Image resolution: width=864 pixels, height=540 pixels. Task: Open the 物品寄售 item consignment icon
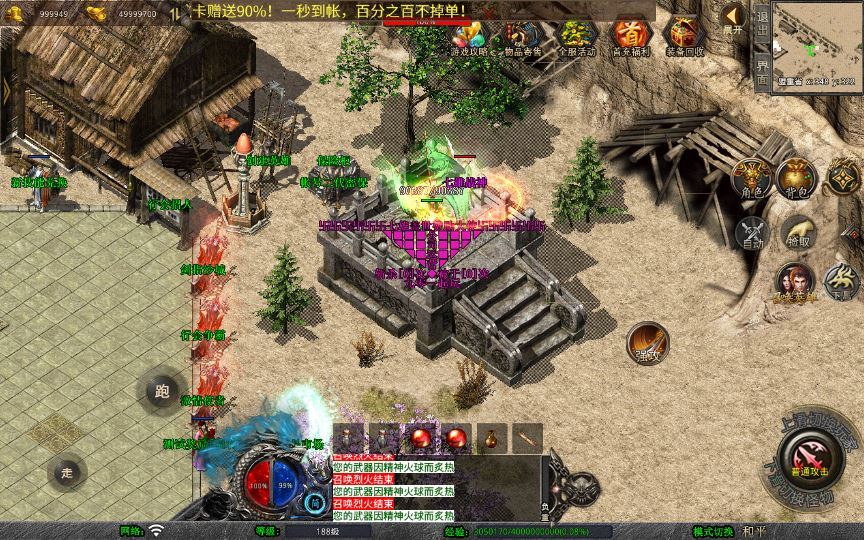click(523, 40)
